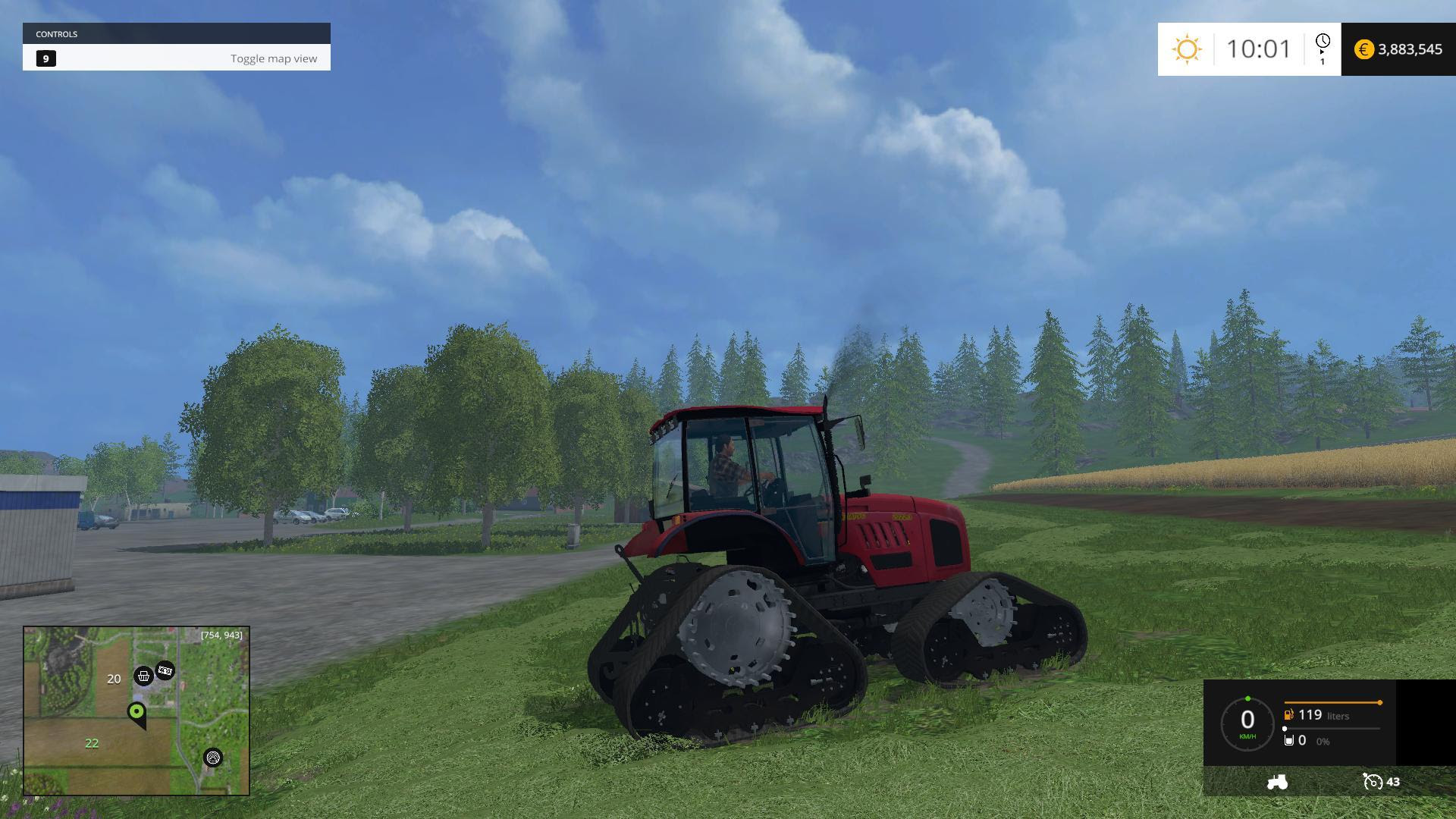Click the coordinates label 754, 943
The image size is (1456, 819).
click(221, 635)
